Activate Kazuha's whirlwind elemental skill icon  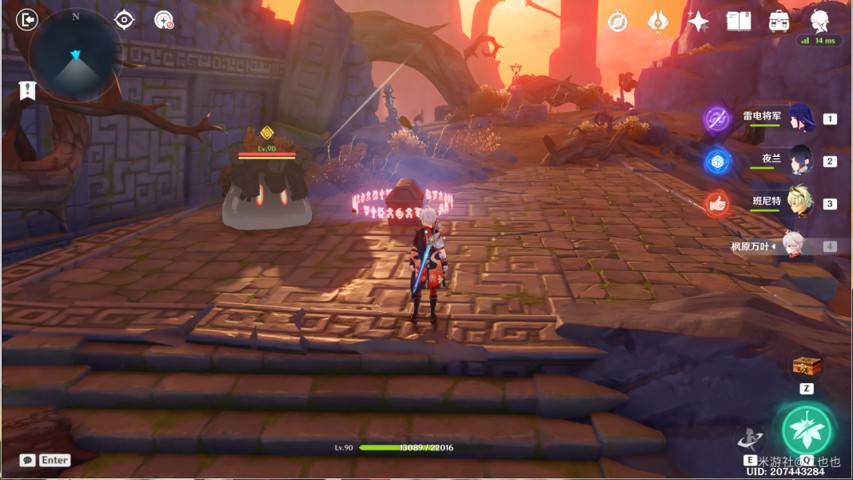pyautogui.click(x=750, y=438)
